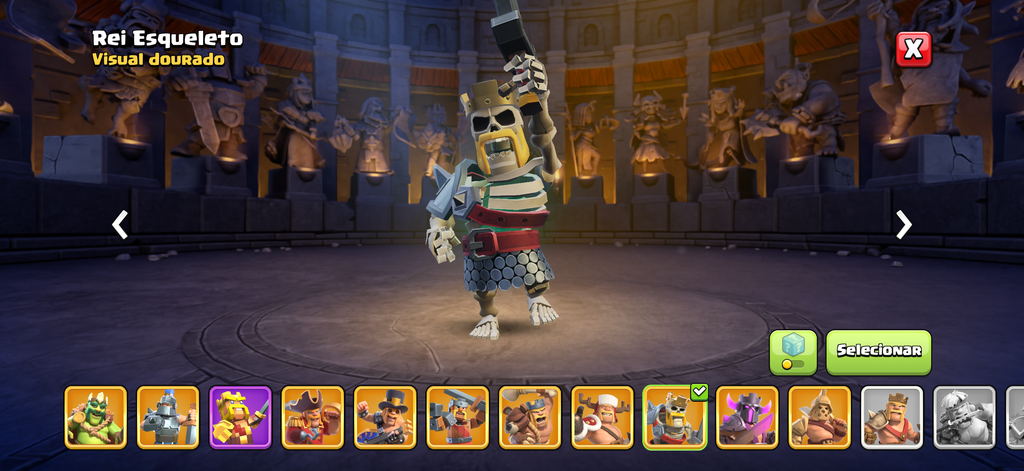Select the king skin holding hammers overhead
Screen dimensions: 1024x471
pos(457,416)
